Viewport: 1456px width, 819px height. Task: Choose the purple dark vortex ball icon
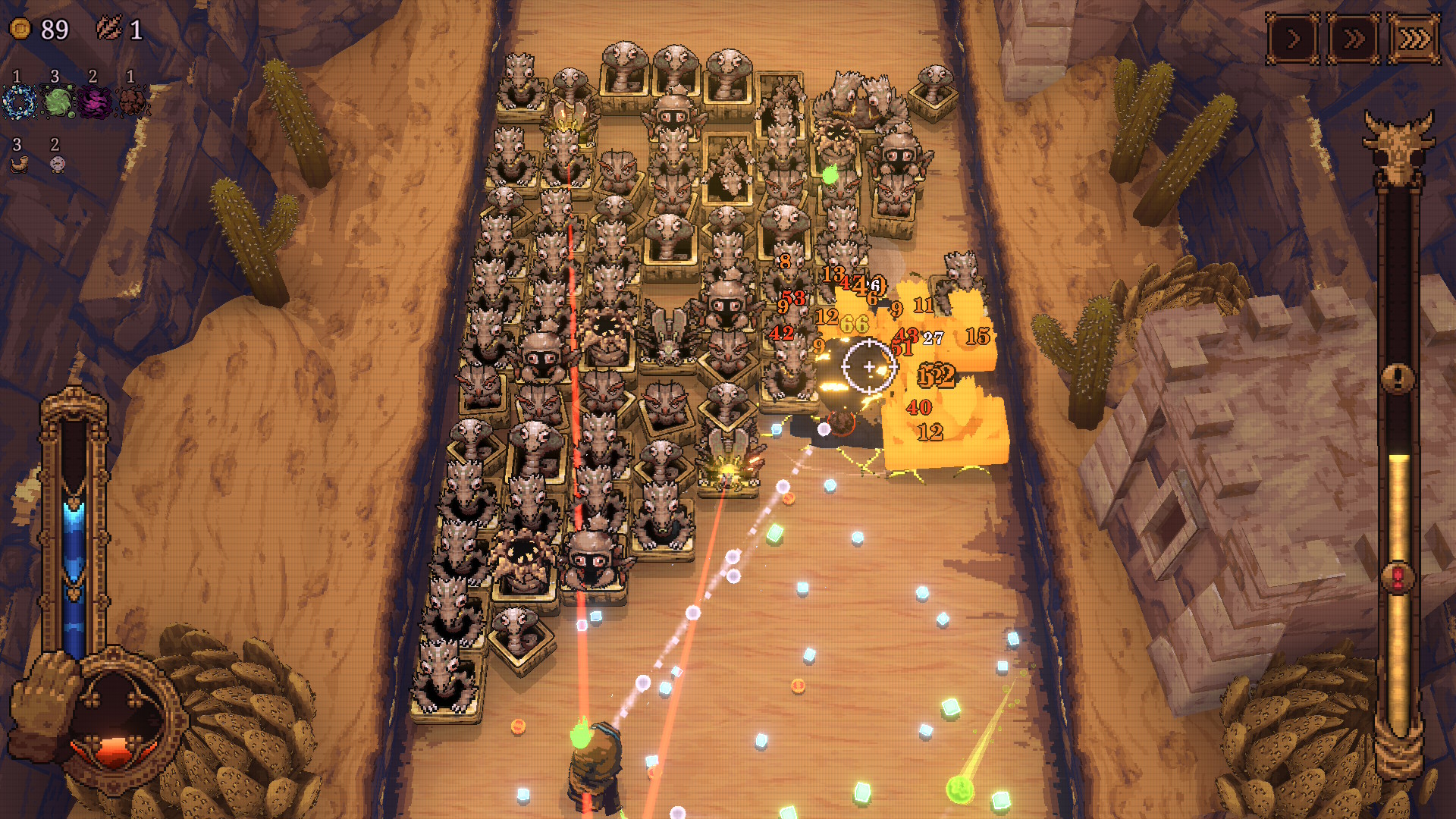coord(95,102)
